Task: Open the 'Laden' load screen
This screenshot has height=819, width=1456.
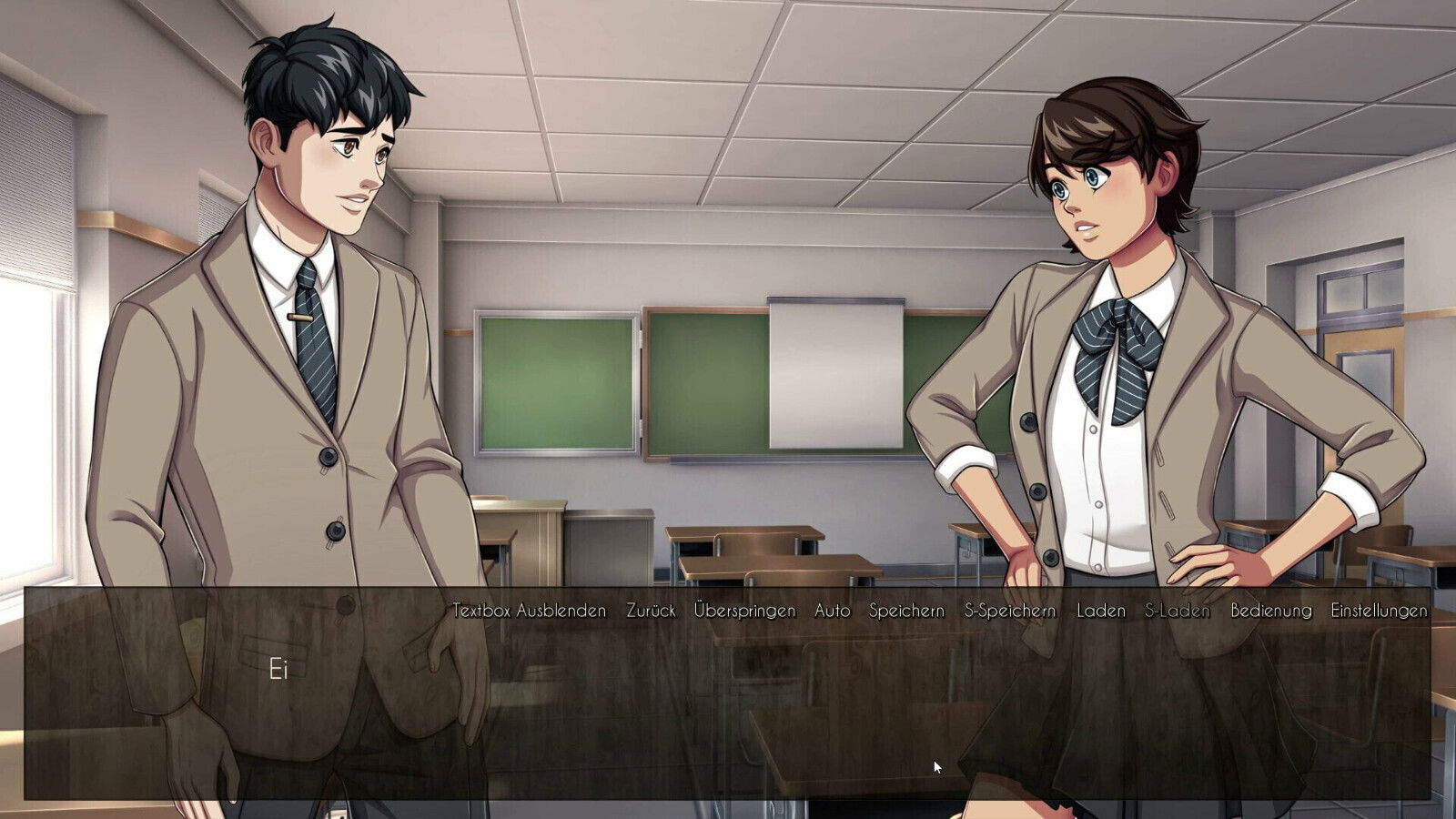Action: click(1101, 612)
